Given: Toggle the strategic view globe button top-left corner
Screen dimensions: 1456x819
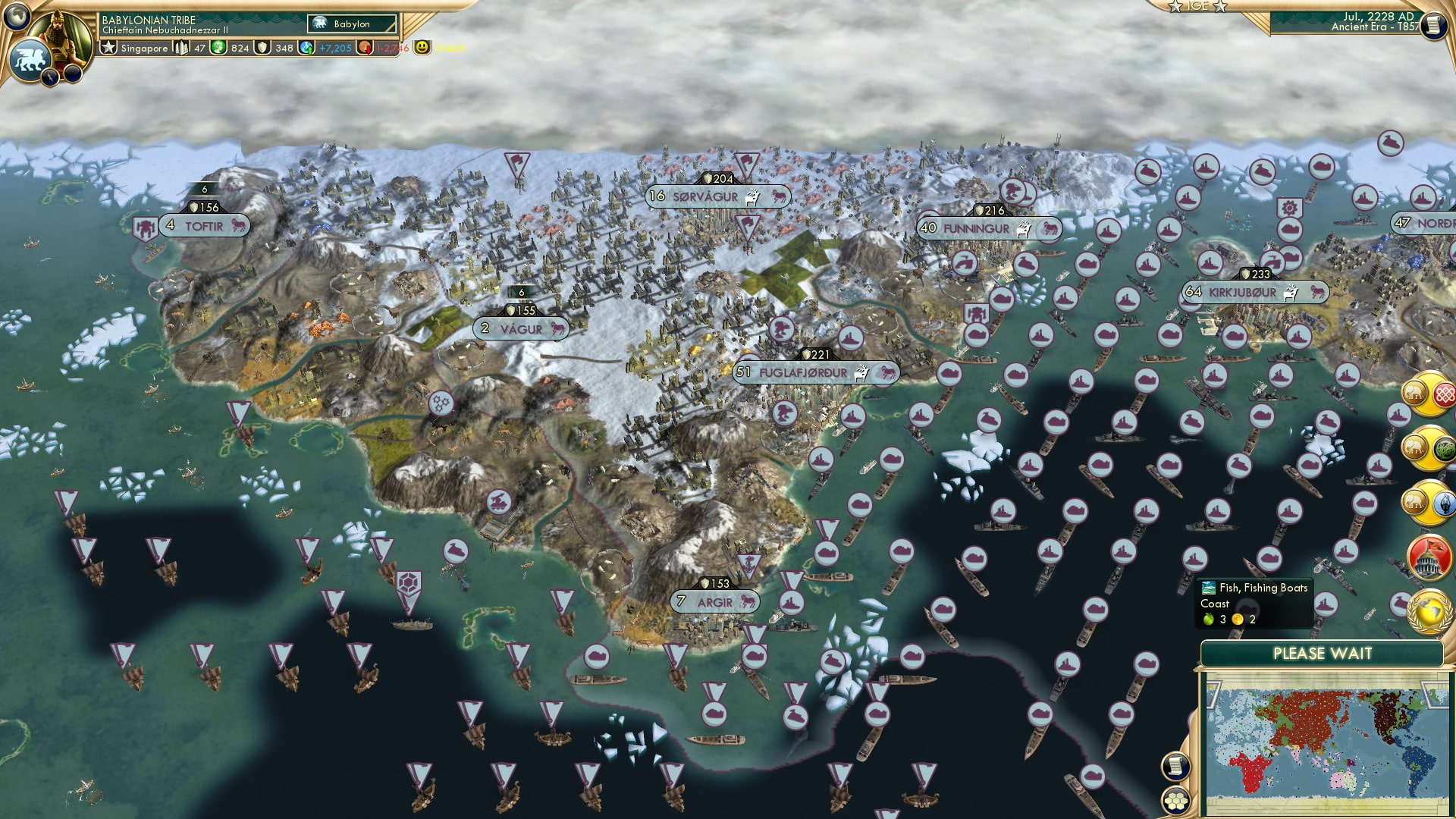Looking at the screenshot, I should point(17,17).
